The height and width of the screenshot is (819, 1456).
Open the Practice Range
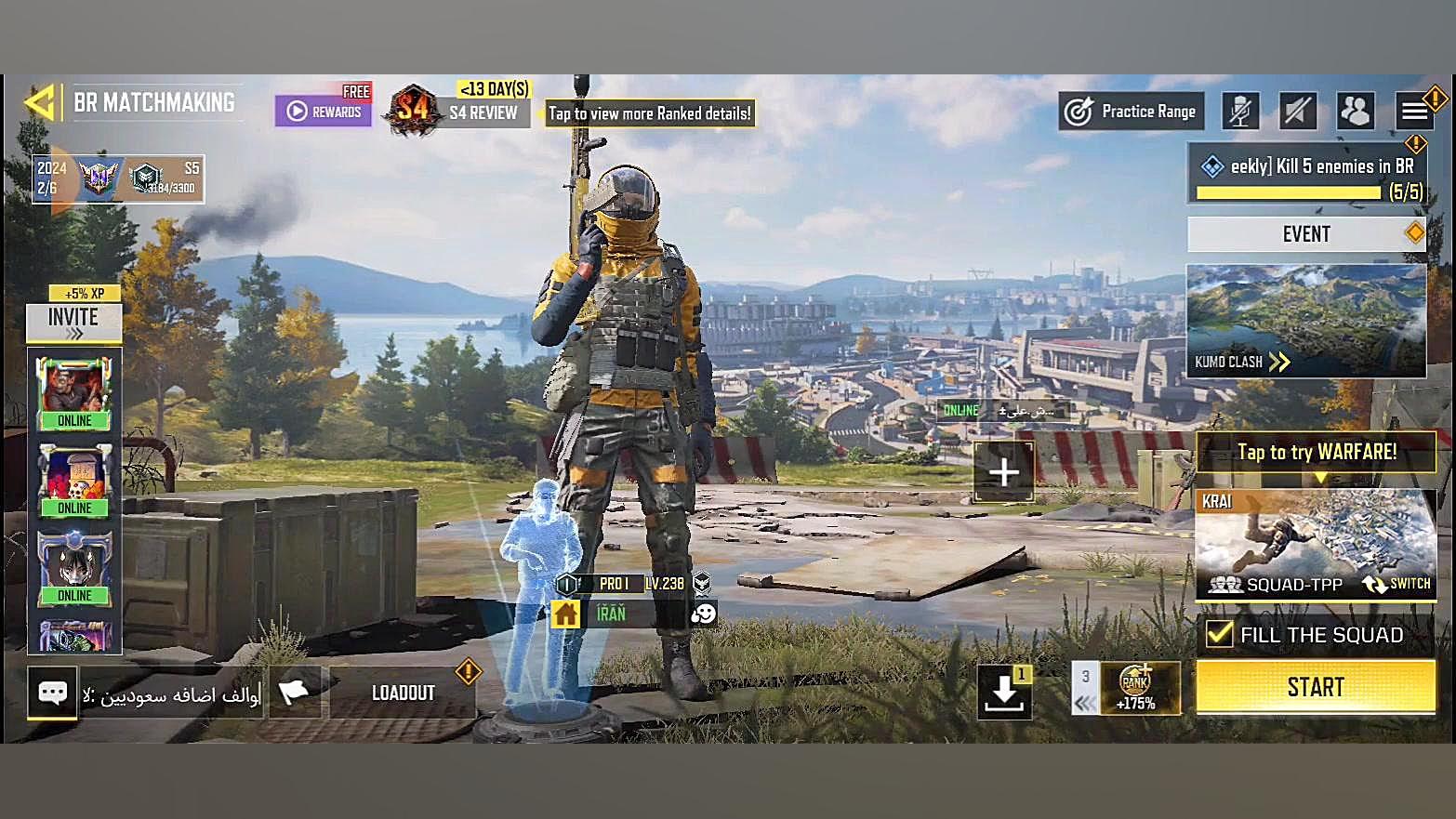point(1132,112)
